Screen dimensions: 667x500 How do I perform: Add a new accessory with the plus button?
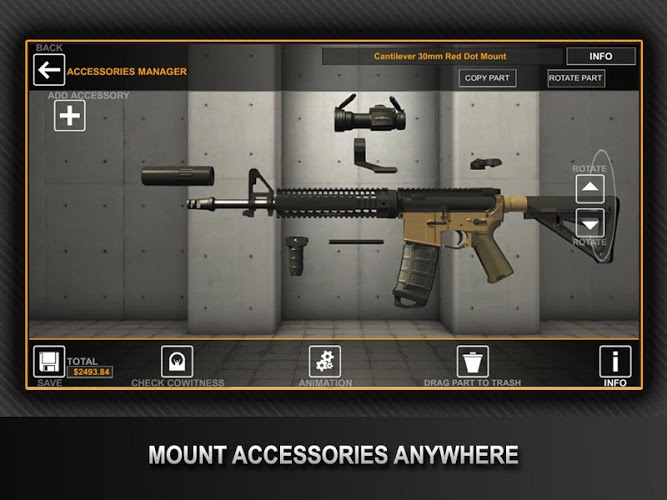[69, 116]
